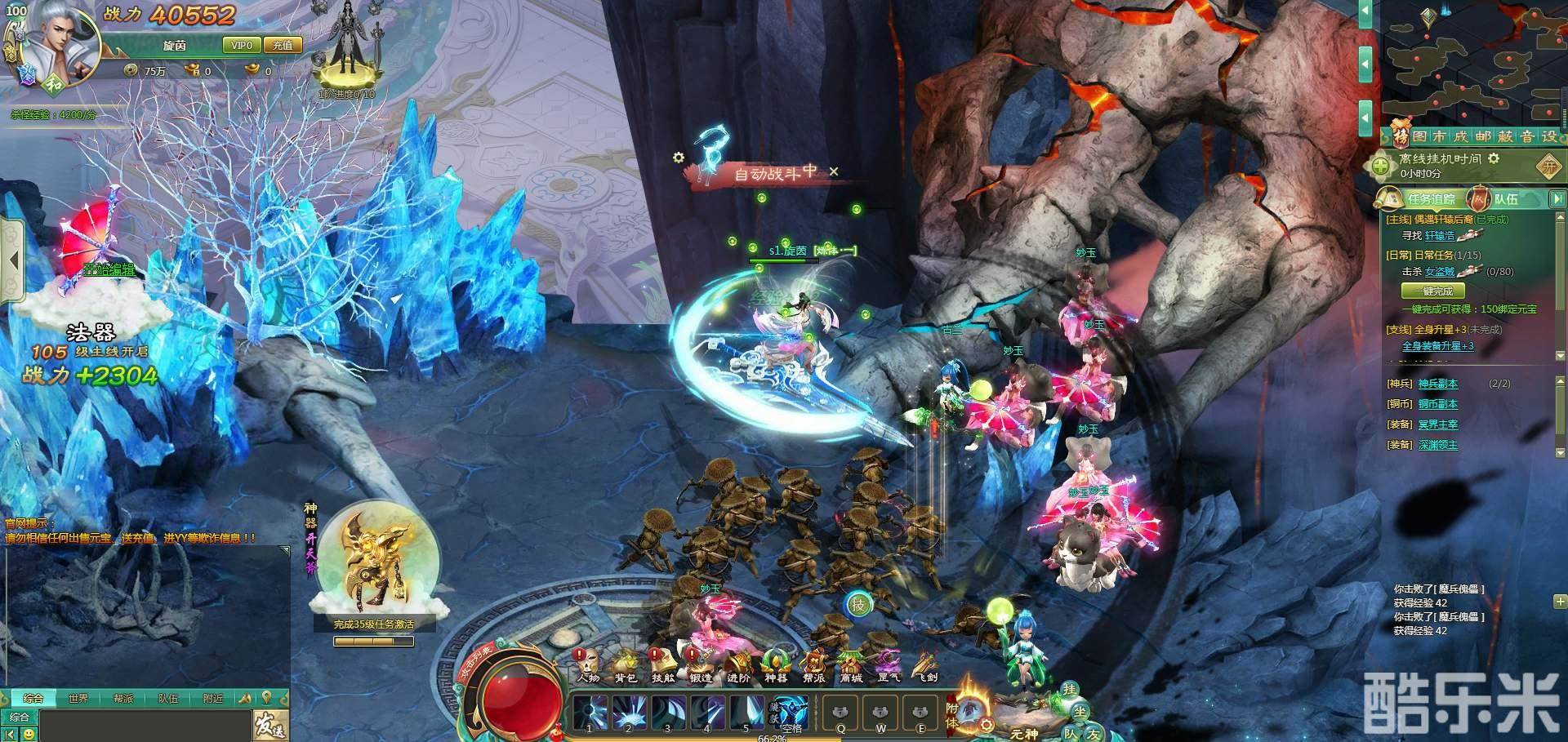This screenshot has height=742, width=1568.
Task: Click the VIP0 button
Action: pos(242,46)
